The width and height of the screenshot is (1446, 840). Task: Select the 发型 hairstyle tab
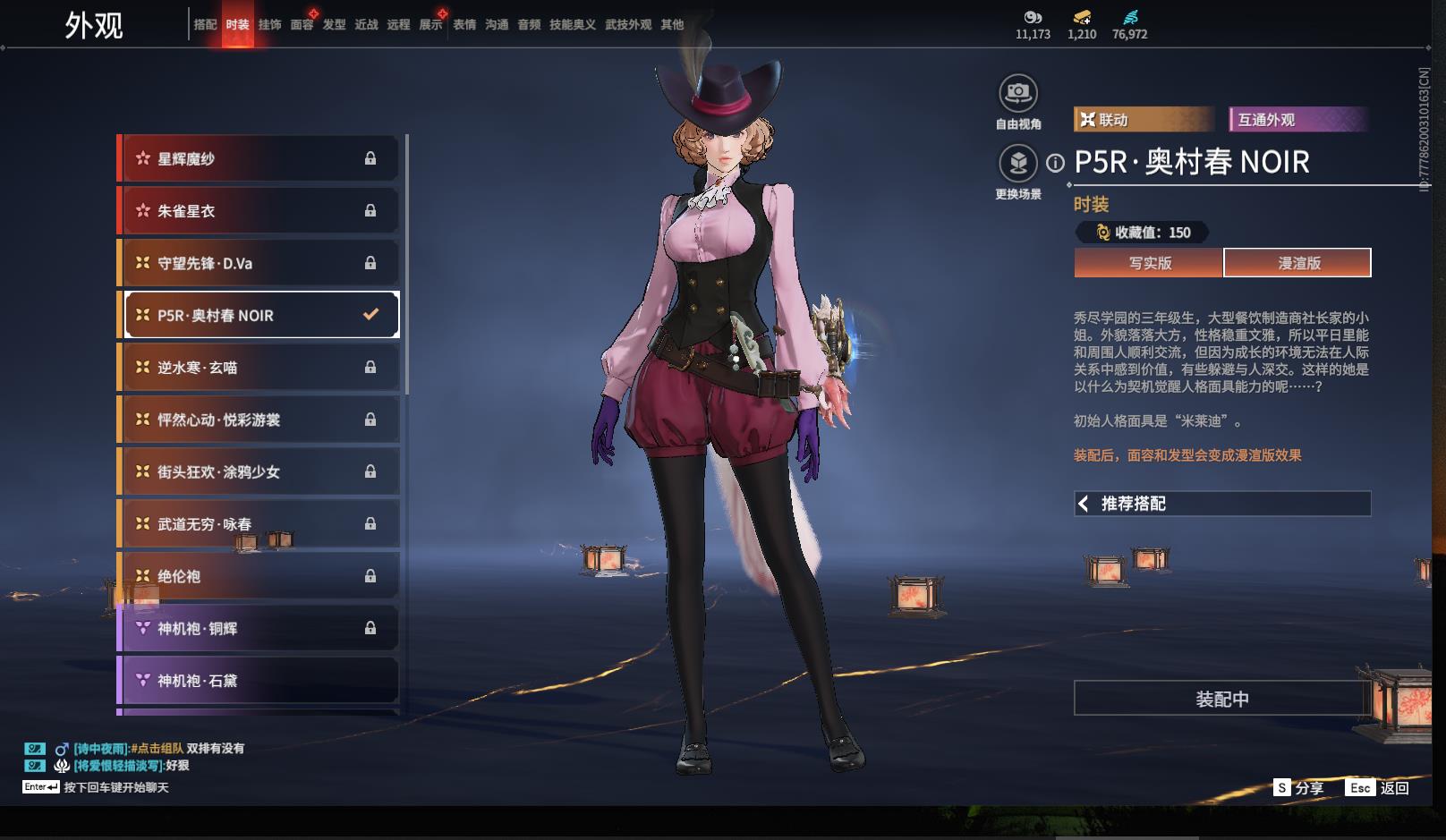pyautogui.click(x=334, y=25)
